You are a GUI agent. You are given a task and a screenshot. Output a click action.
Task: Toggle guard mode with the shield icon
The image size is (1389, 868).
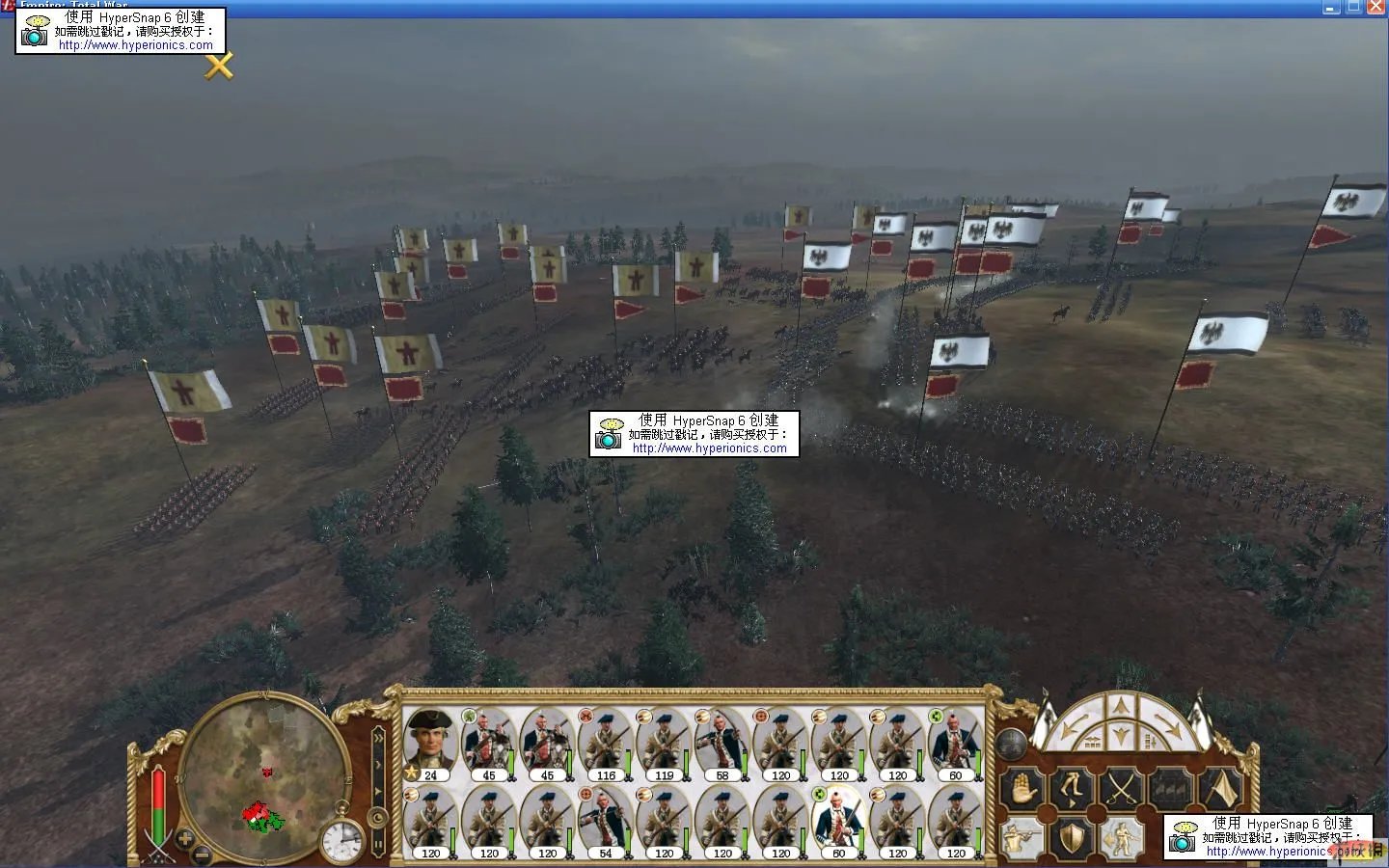tap(1071, 838)
